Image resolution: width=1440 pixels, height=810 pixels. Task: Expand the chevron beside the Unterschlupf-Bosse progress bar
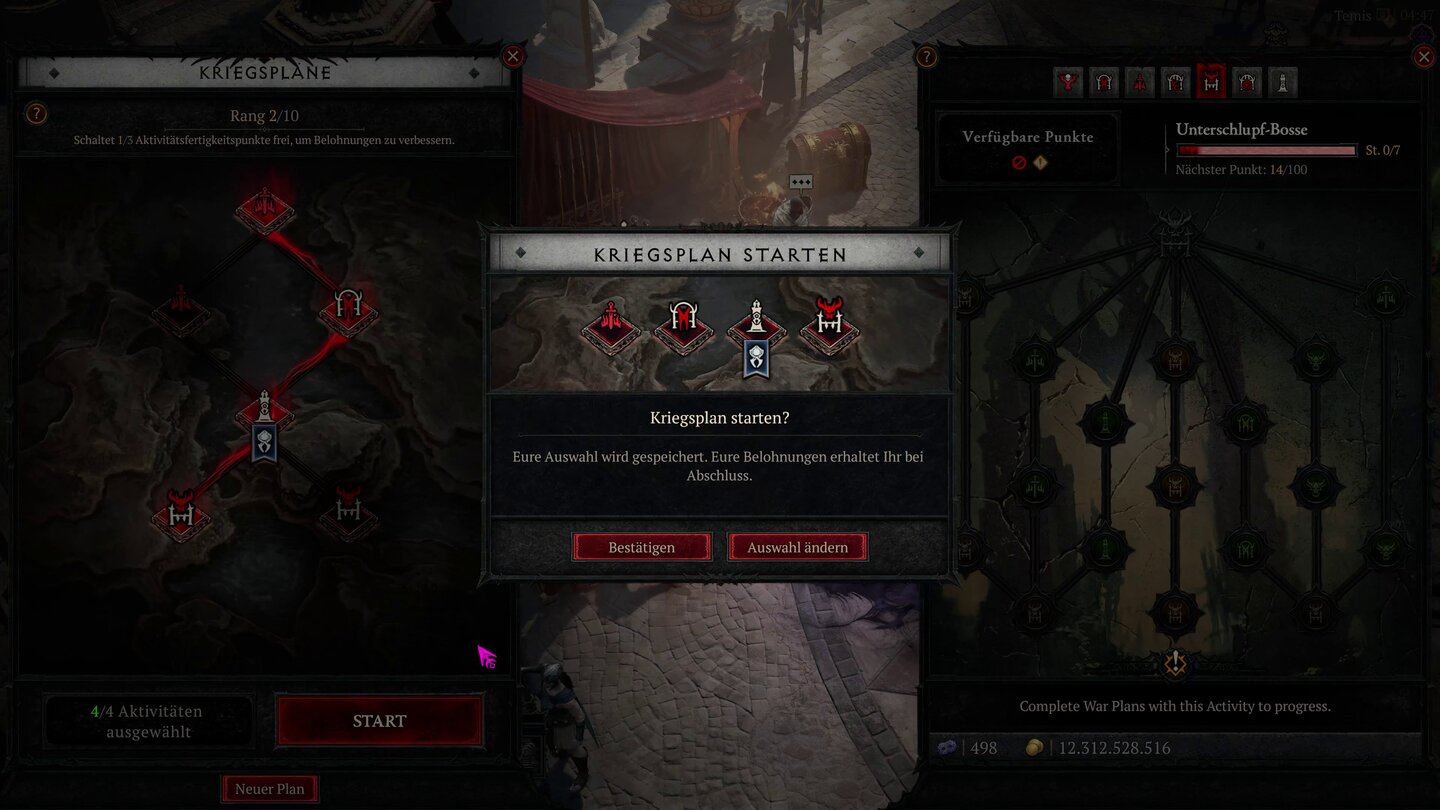pyautogui.click(x=1166, y=148)
